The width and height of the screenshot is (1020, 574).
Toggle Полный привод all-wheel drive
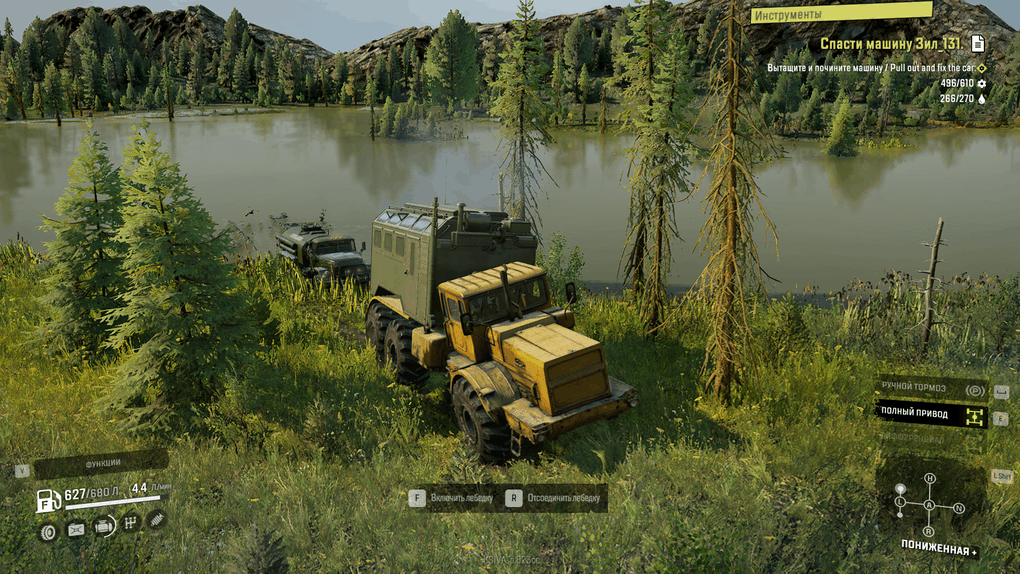931,412
